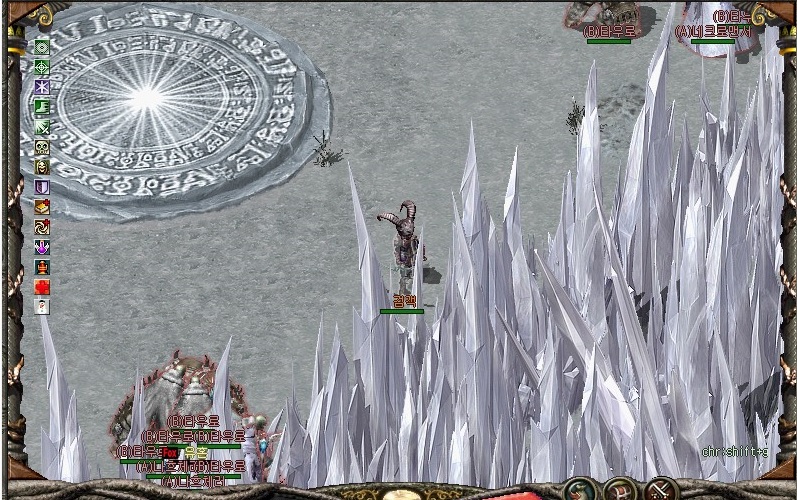The image size is (797, 500).
Task: Click the red lantern icon
Action: click(x=42, y=267)
